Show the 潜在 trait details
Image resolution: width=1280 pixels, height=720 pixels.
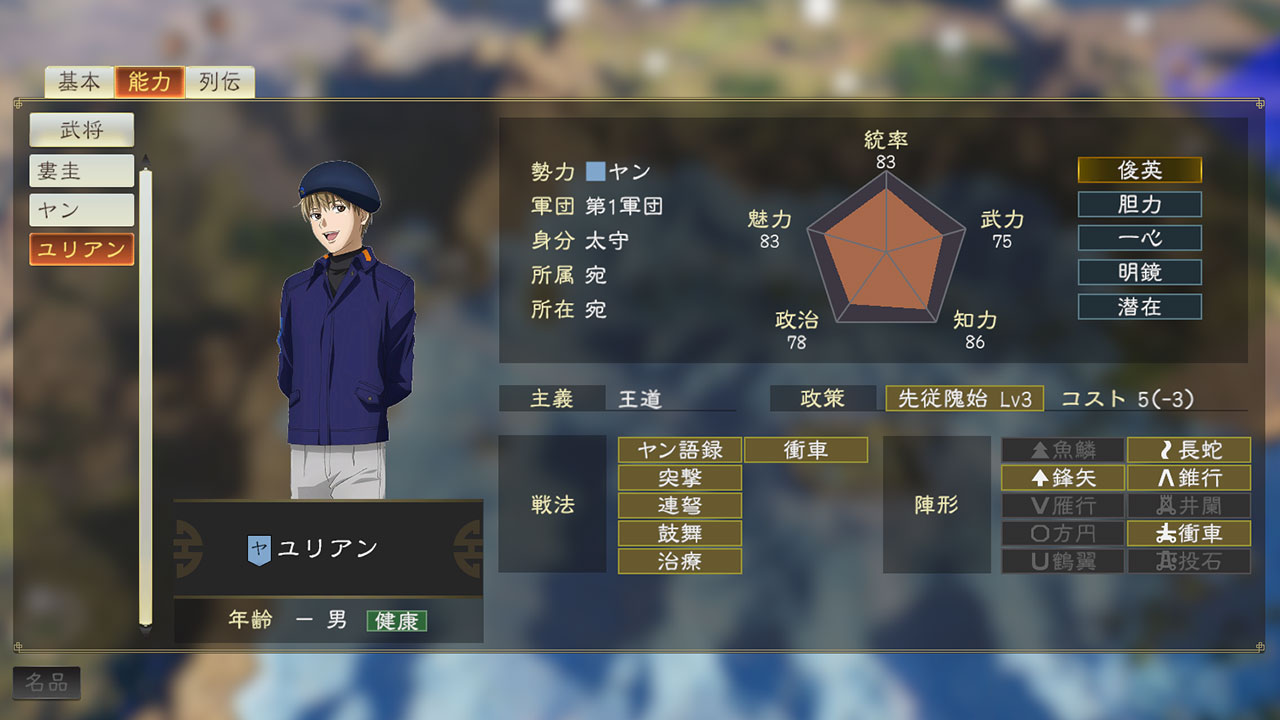click(x=1139, y=306)
